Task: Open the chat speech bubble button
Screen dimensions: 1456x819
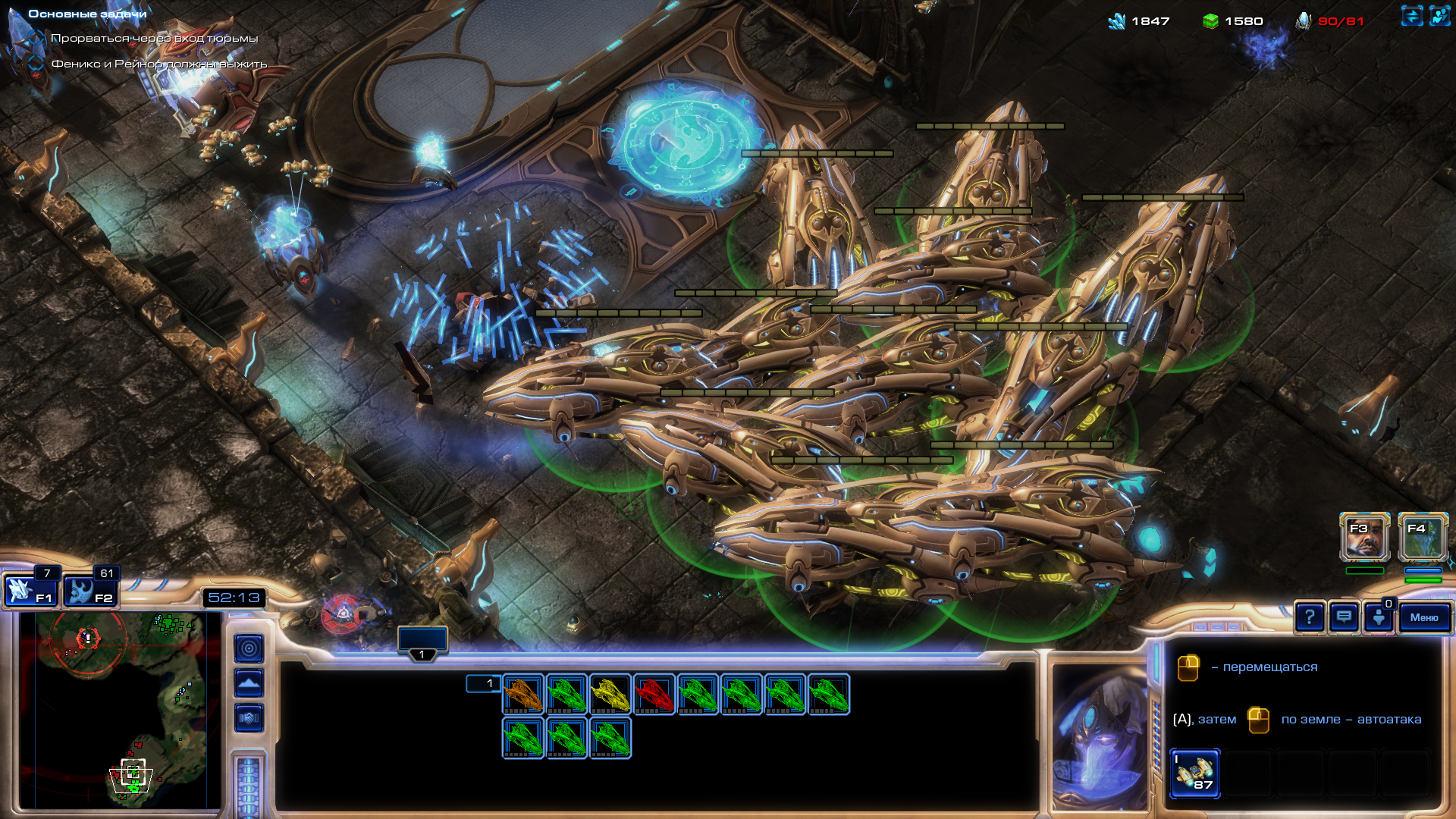Action: [x=1344, y=617]
